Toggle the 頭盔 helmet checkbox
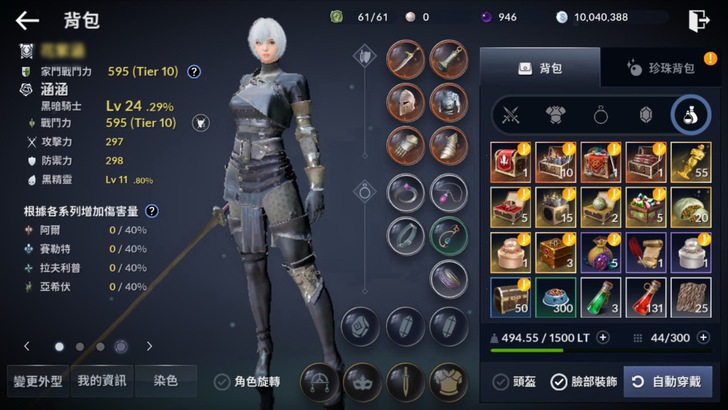Screen dimensions: 728x410 [501, 381]
